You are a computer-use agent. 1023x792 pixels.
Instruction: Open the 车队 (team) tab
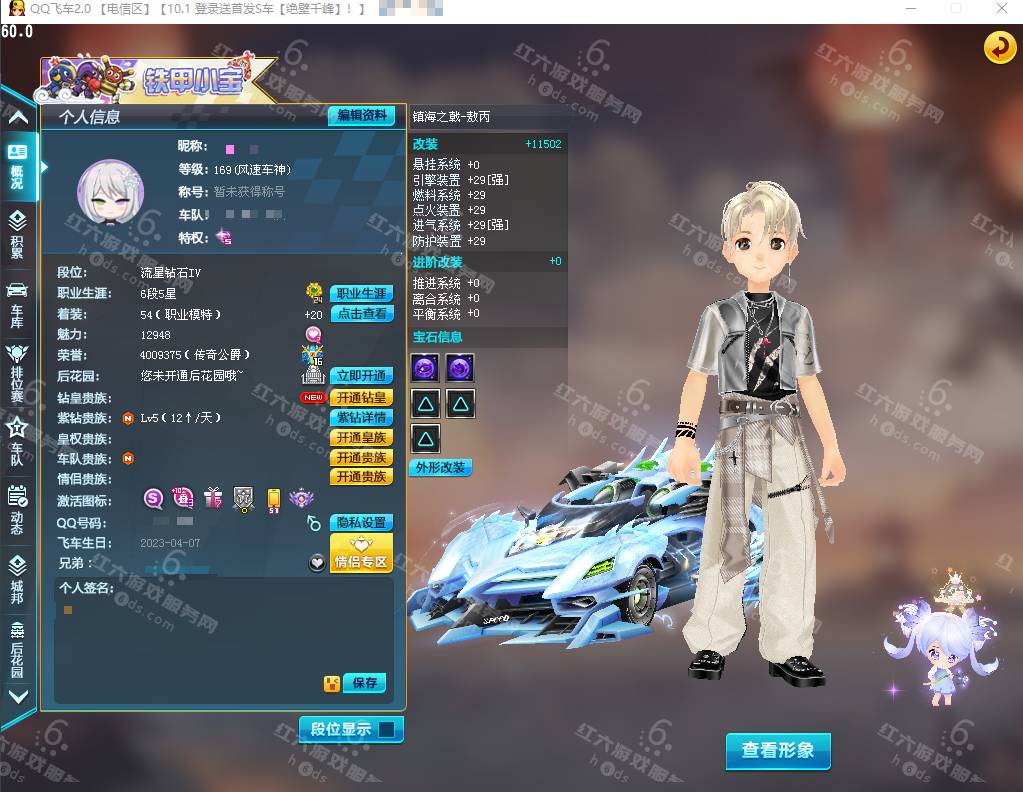[17, 441]
